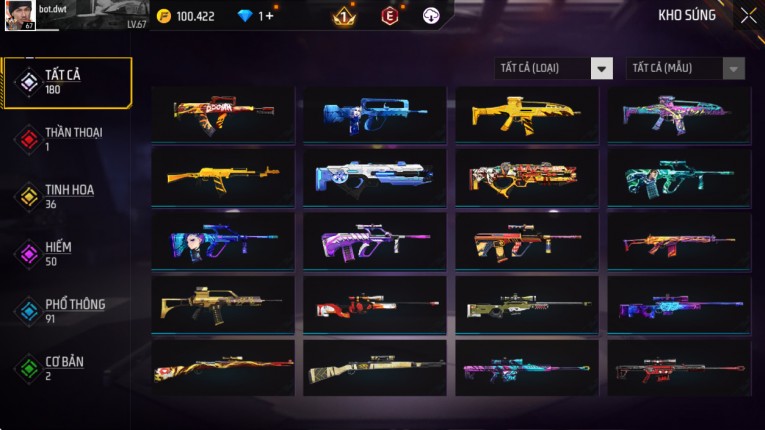
Task: Select the solid yellow XM8 skin
Action: pyautogui.click(x=527, y=113)
